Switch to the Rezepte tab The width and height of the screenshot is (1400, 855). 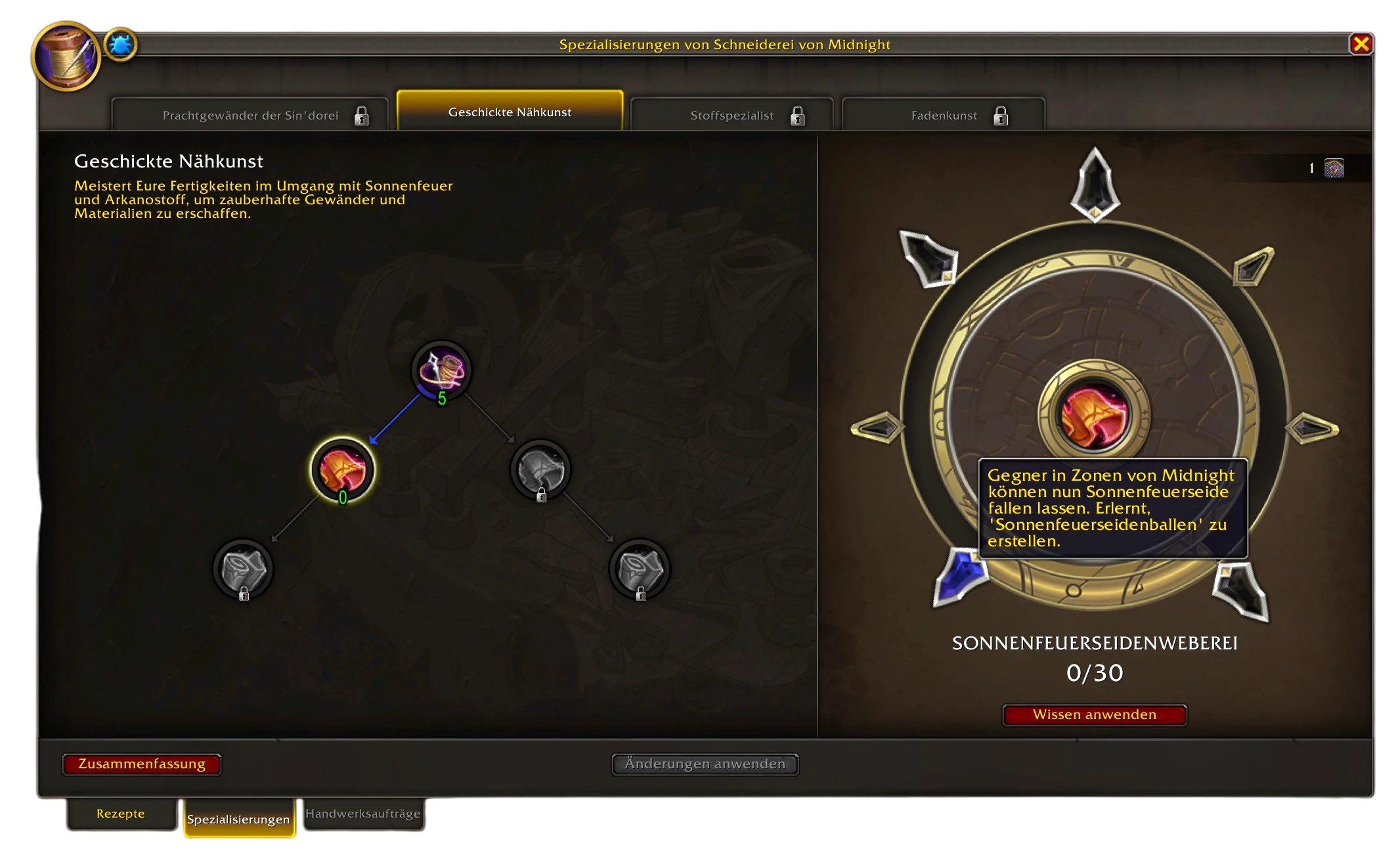(x=121, y=814)
